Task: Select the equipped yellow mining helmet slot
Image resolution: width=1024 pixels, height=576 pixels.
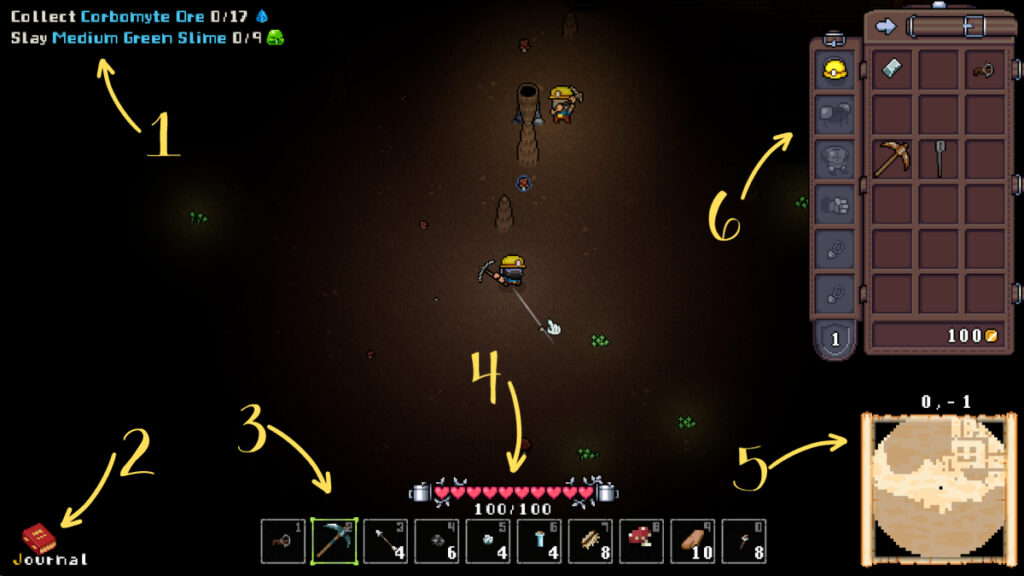Action: (x=834, y=71)
